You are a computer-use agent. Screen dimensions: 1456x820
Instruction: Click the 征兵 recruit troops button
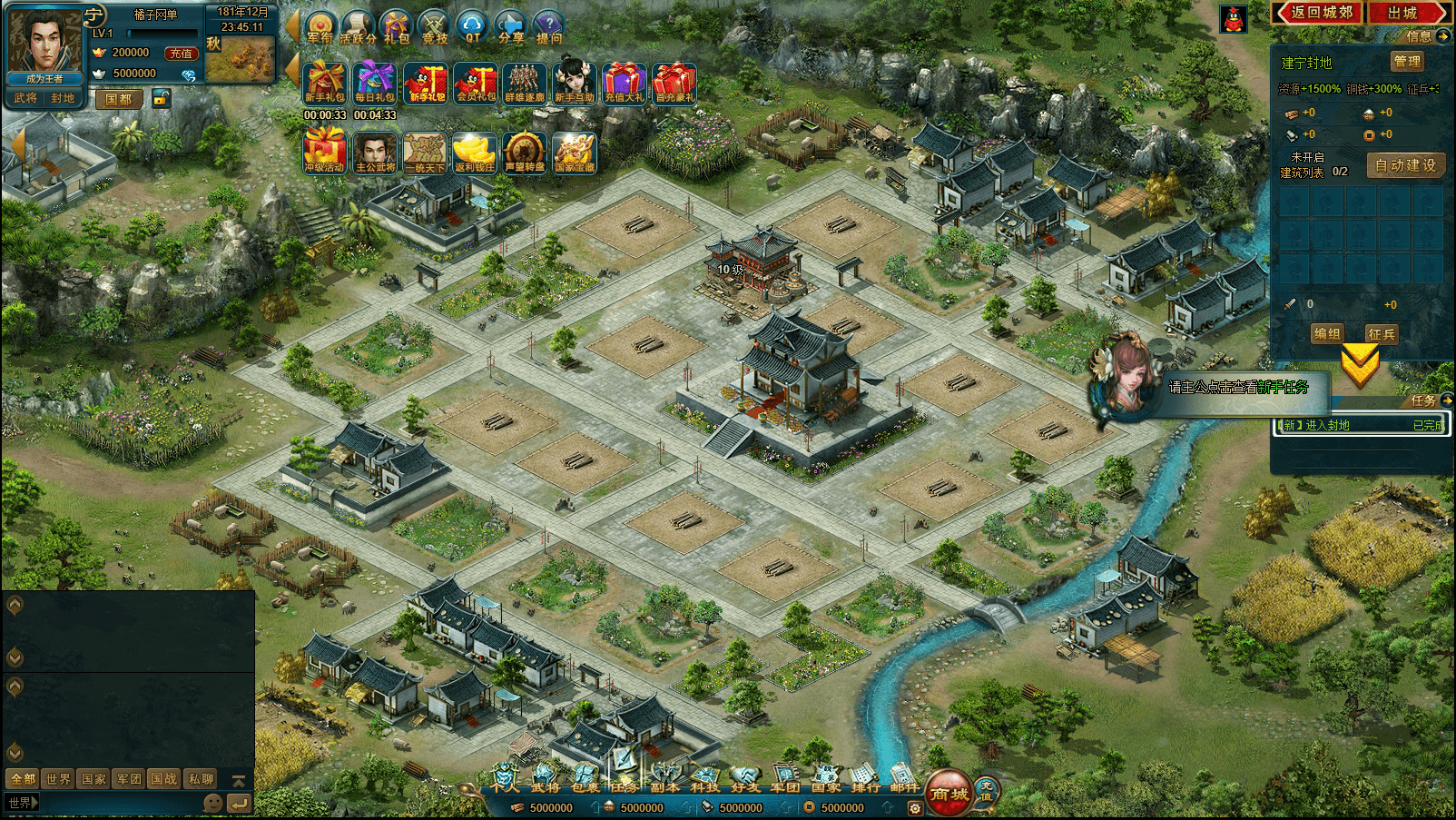pos(1382,334)
